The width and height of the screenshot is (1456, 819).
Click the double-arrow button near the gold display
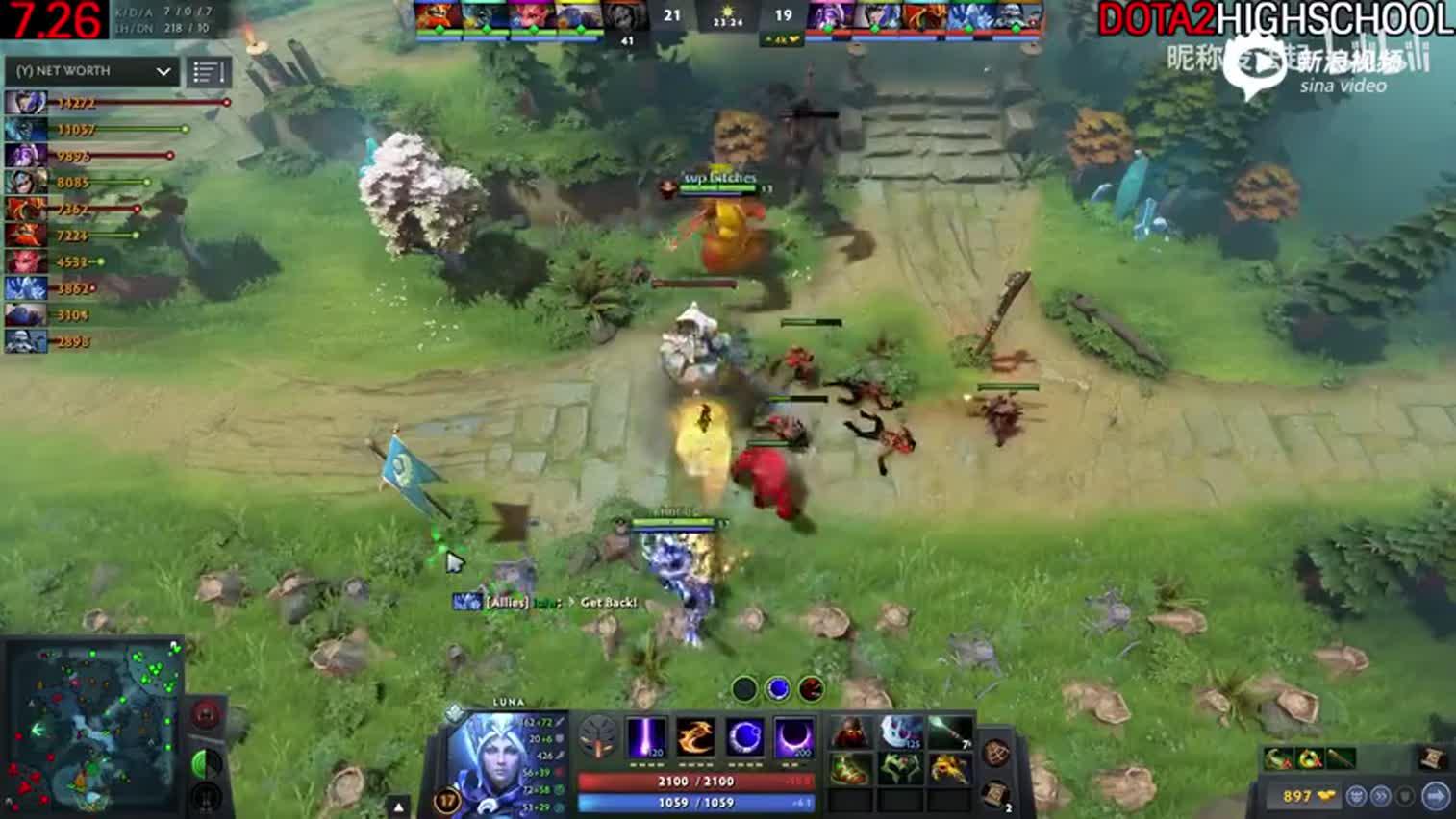[x=1381, y=796]
